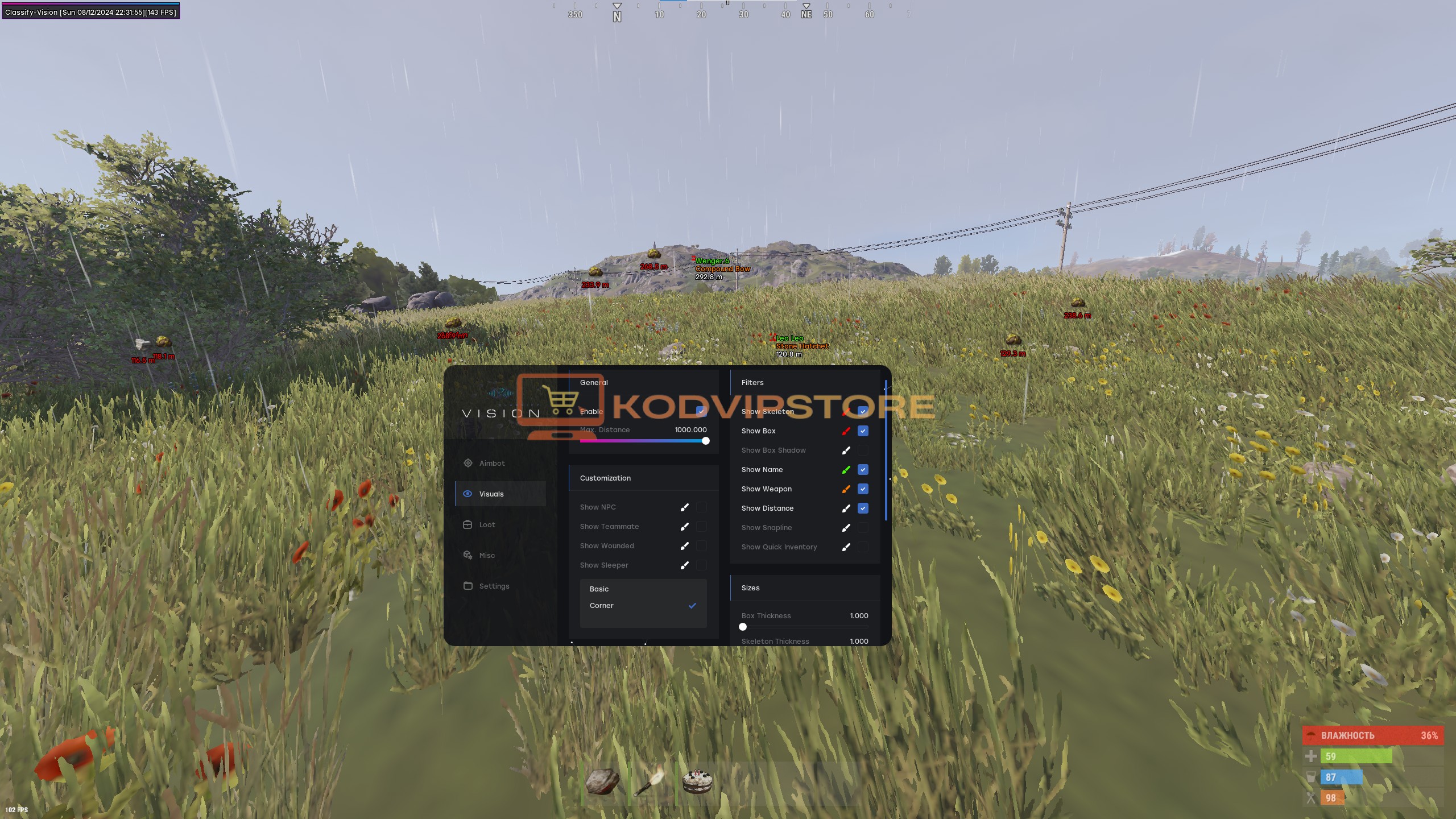Viewport: 1456px width, 819px height.
Task: Click the Max Distance slider handle
Action: (706, 440)
